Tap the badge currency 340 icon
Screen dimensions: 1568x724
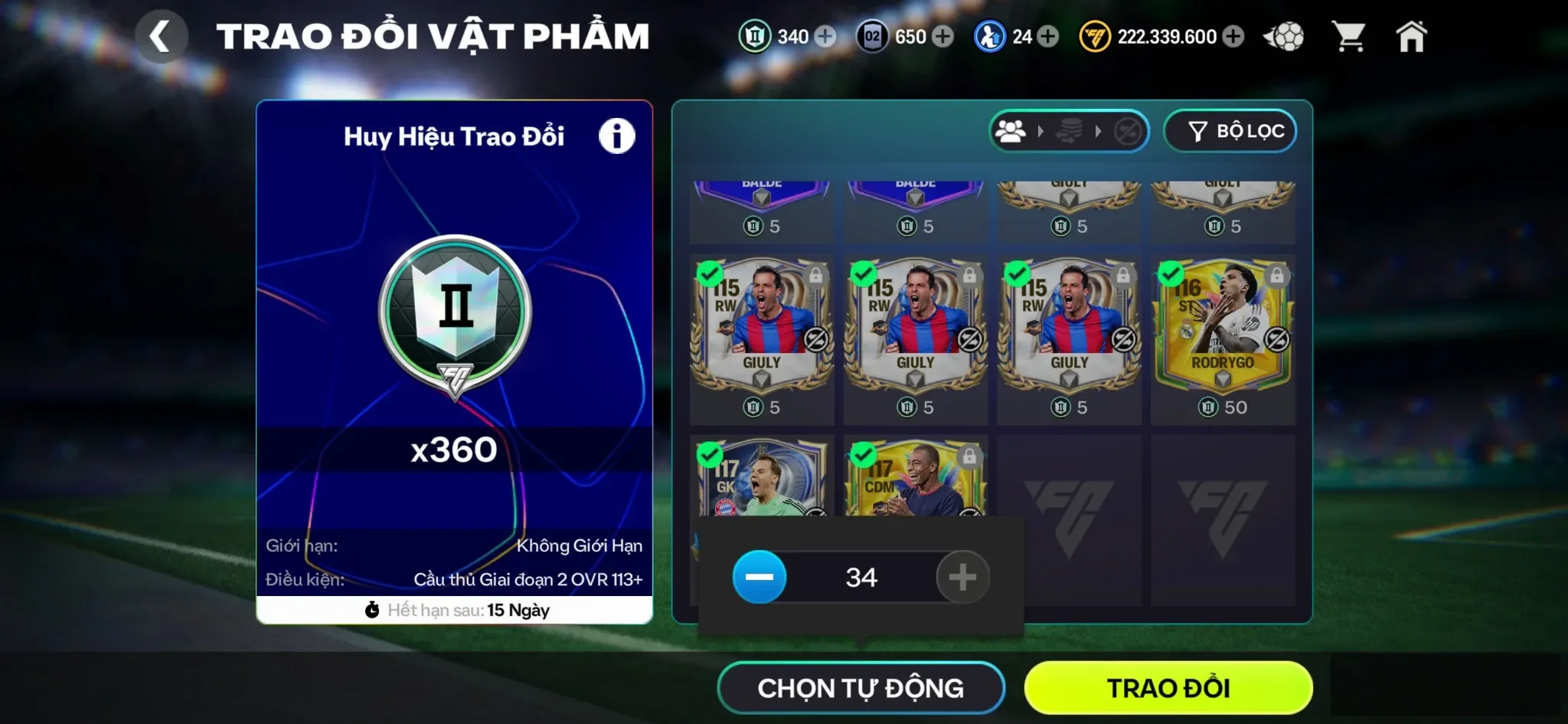[x=755, y=36]
